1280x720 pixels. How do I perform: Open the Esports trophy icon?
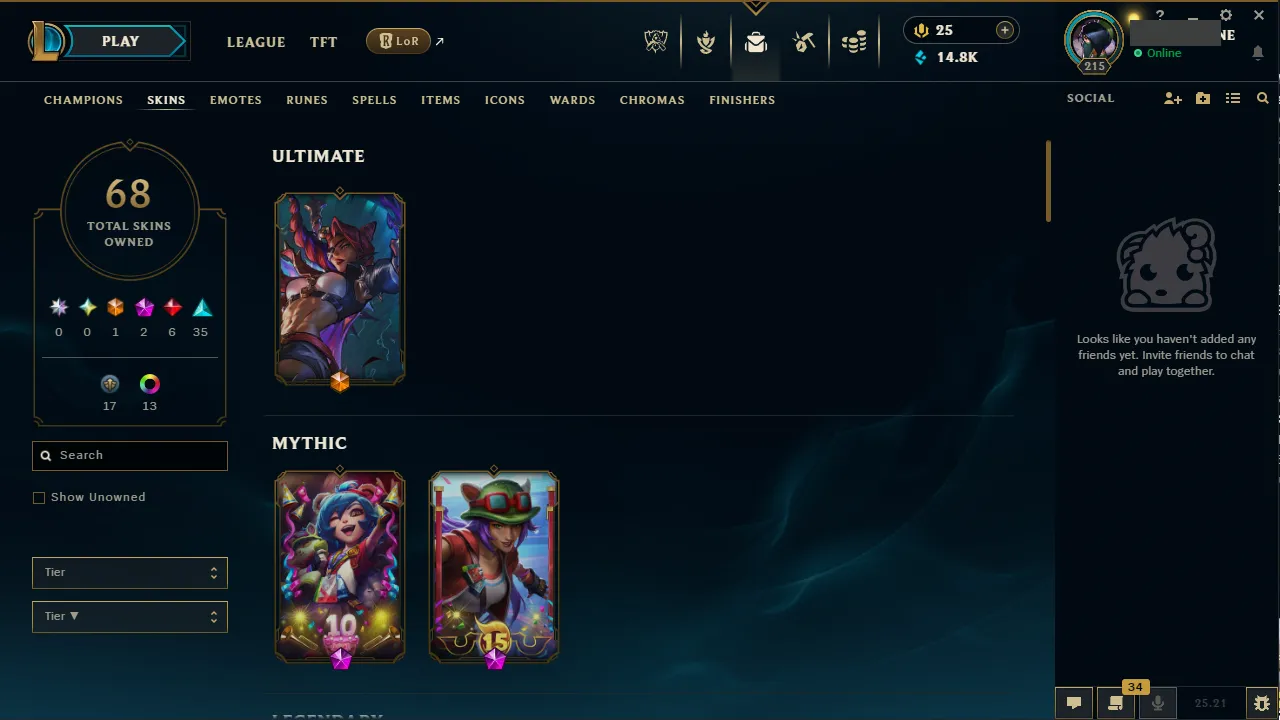pos(656,41)
